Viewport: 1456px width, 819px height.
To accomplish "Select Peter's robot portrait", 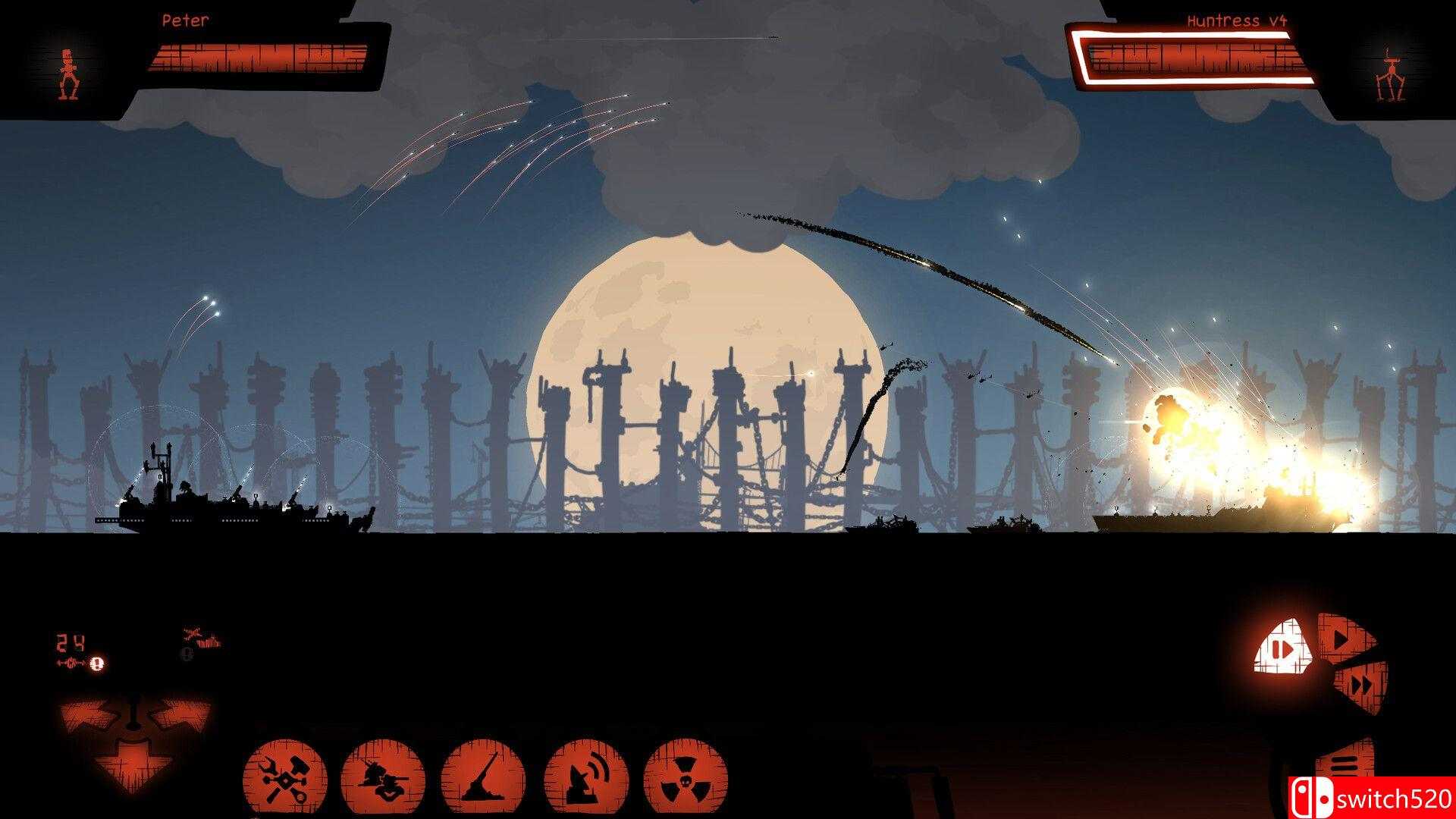I will tap(69, 74).
